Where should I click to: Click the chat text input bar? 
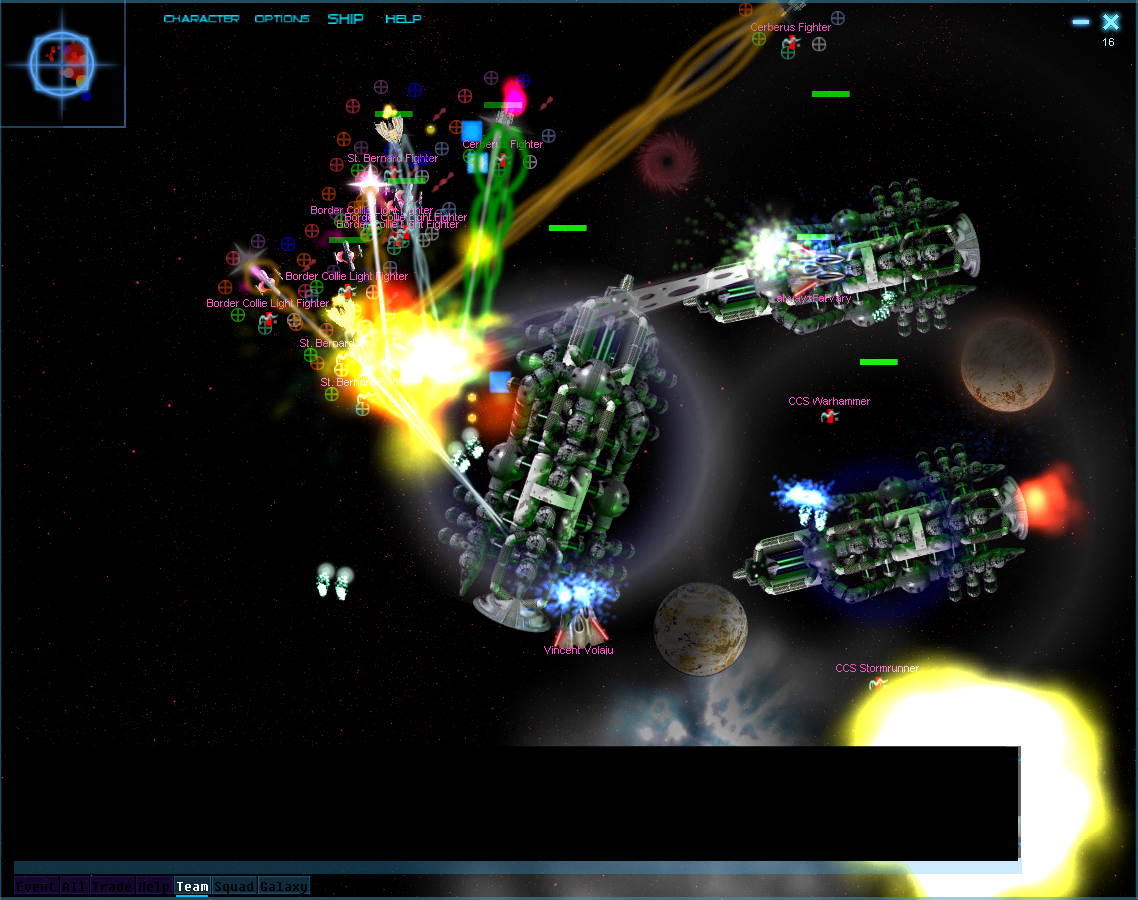click(516, 867)
